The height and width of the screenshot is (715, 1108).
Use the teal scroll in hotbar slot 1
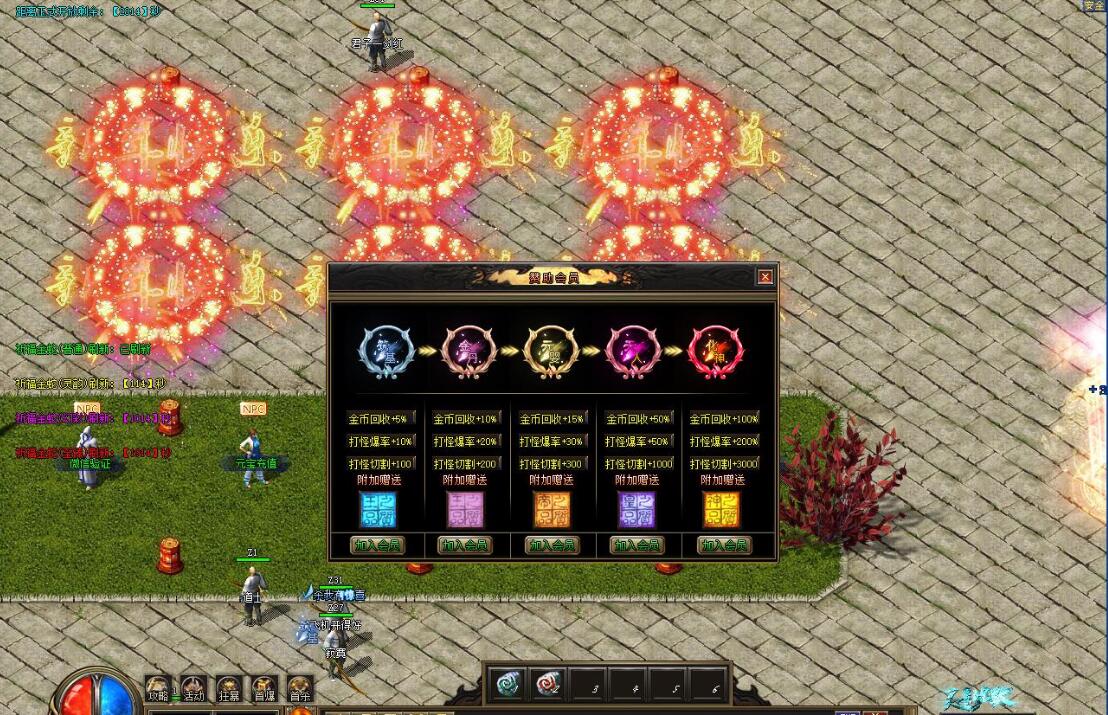[509, 684]
